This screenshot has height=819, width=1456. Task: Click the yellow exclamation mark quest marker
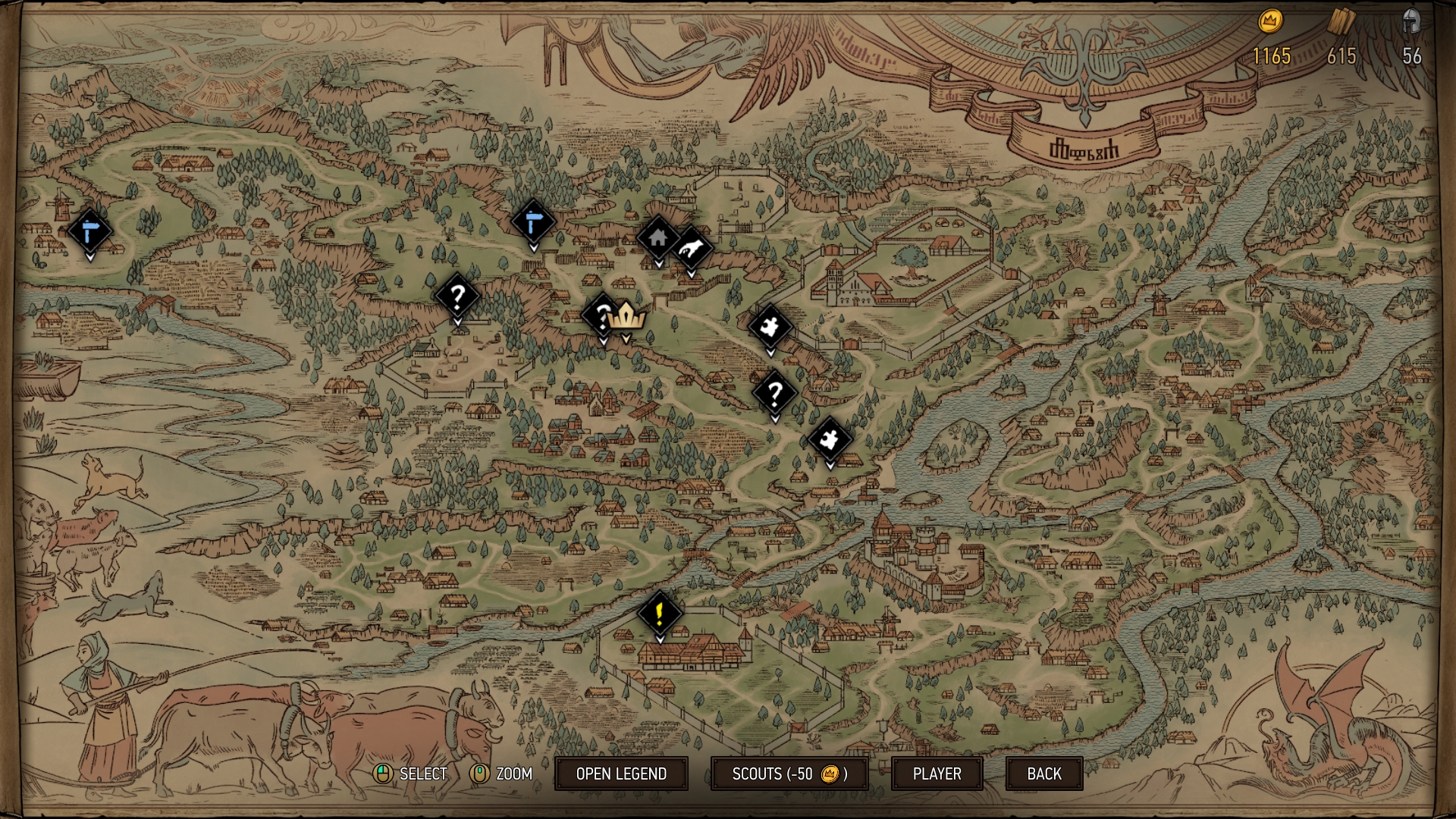[x=660, y=613]
